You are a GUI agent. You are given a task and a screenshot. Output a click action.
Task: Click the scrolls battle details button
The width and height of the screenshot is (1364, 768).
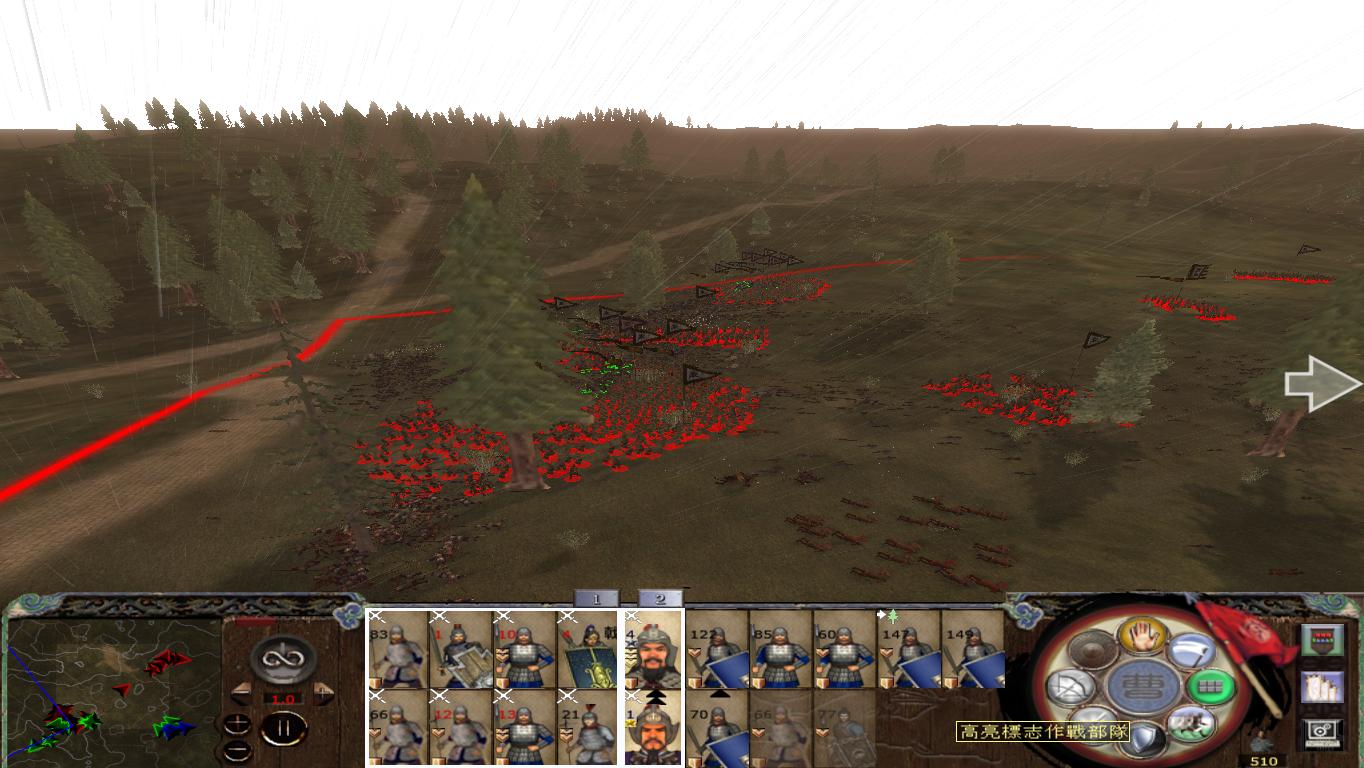[1320, 686]
